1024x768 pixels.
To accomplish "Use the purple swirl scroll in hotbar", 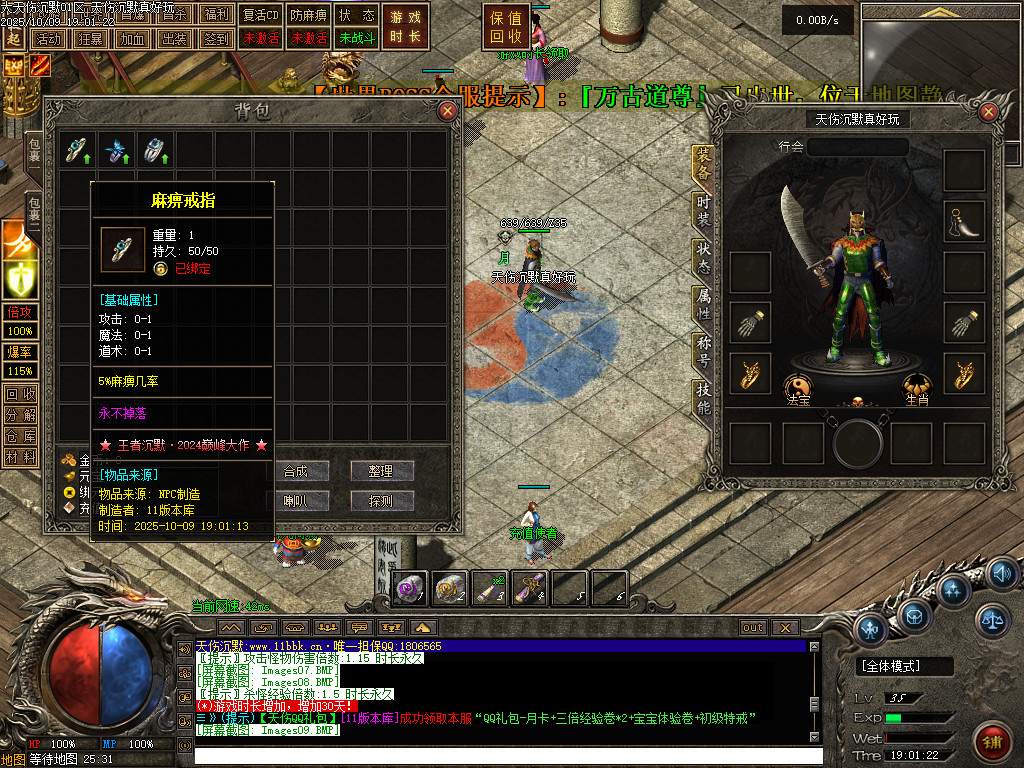I will [x=411, y=588].
